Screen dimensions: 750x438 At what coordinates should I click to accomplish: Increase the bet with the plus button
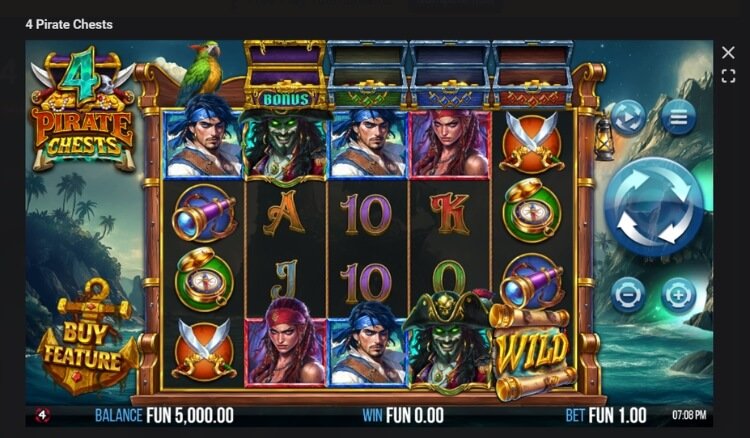[678, 296]
